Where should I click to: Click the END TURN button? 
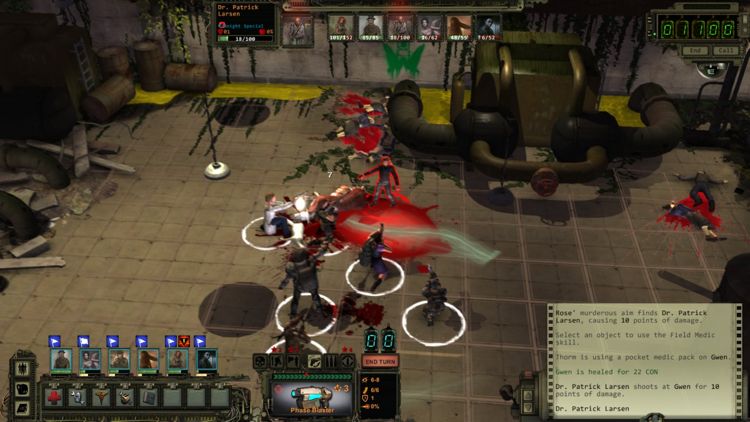pos(380,361)
